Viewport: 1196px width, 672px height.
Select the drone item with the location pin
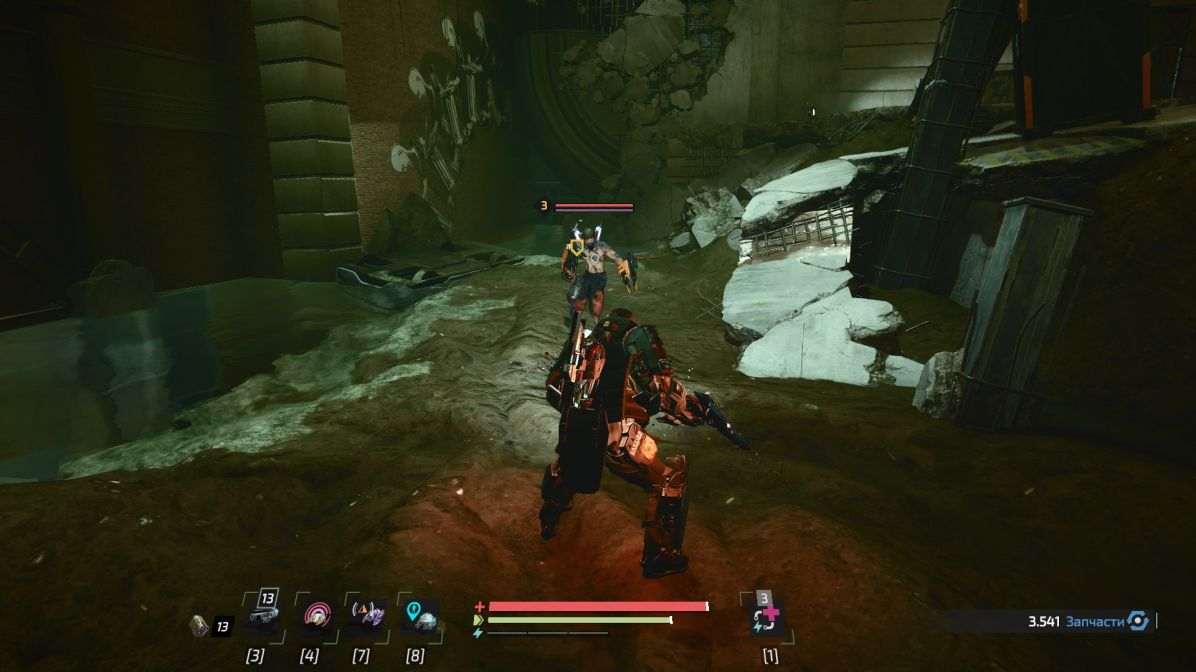(420, 616)
